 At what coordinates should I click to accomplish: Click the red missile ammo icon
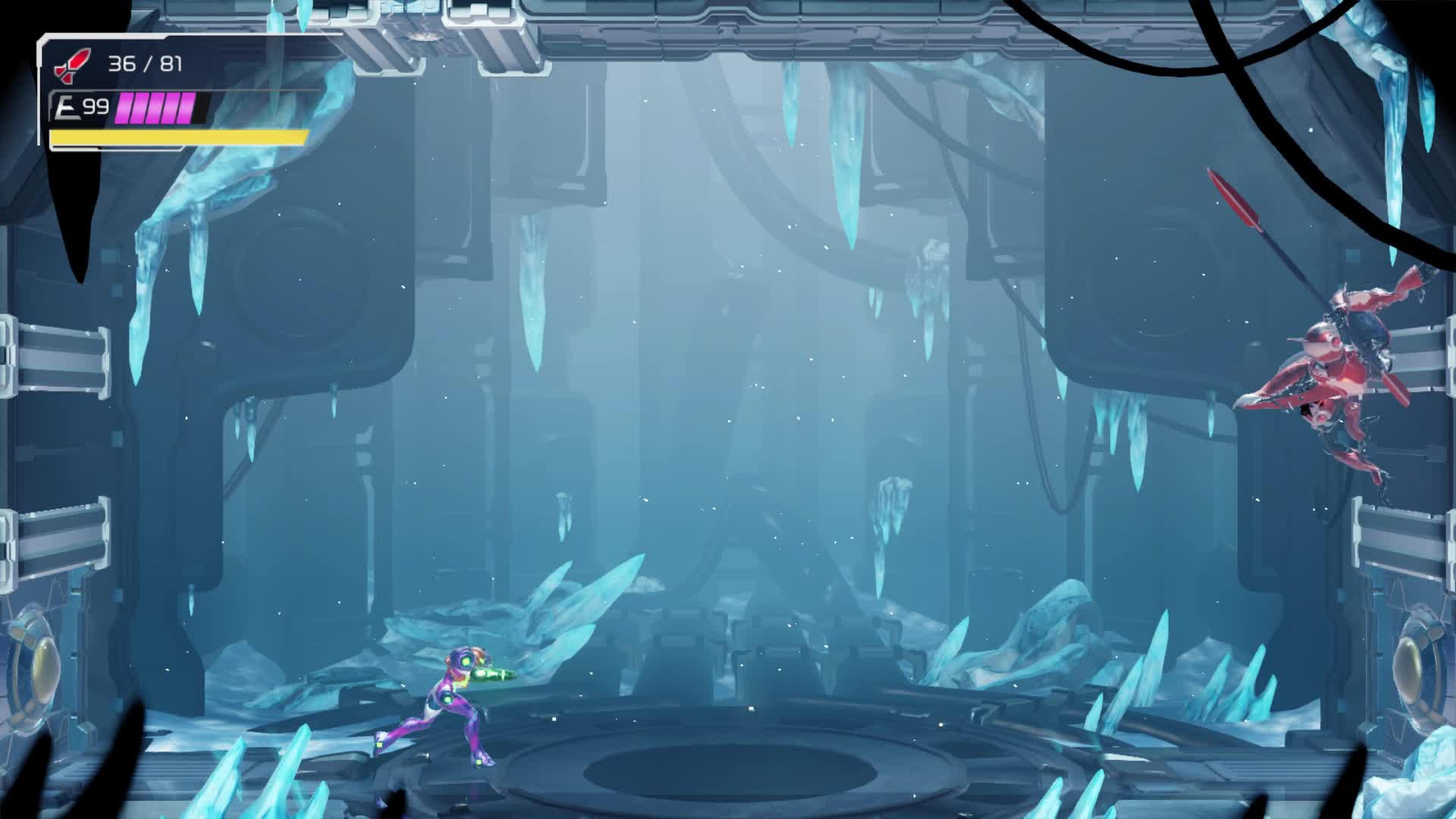coord(74,64)
